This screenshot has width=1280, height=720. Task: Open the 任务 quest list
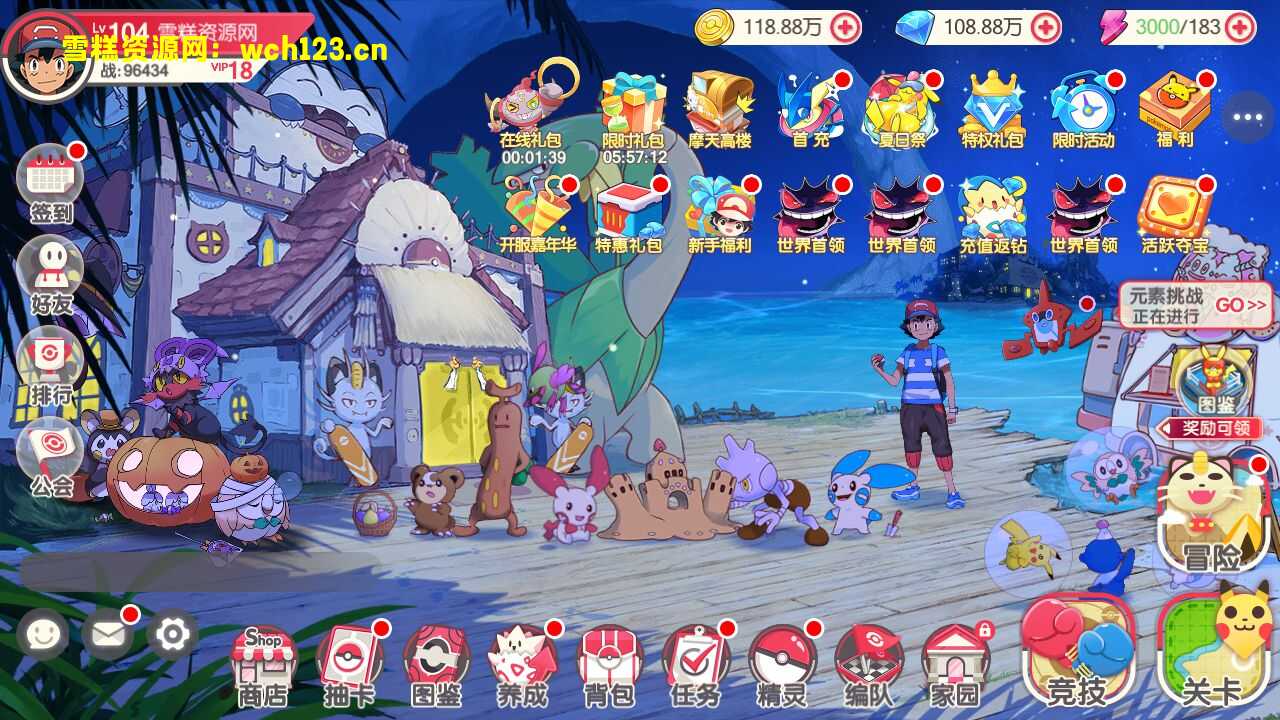[x=696, y=663]
